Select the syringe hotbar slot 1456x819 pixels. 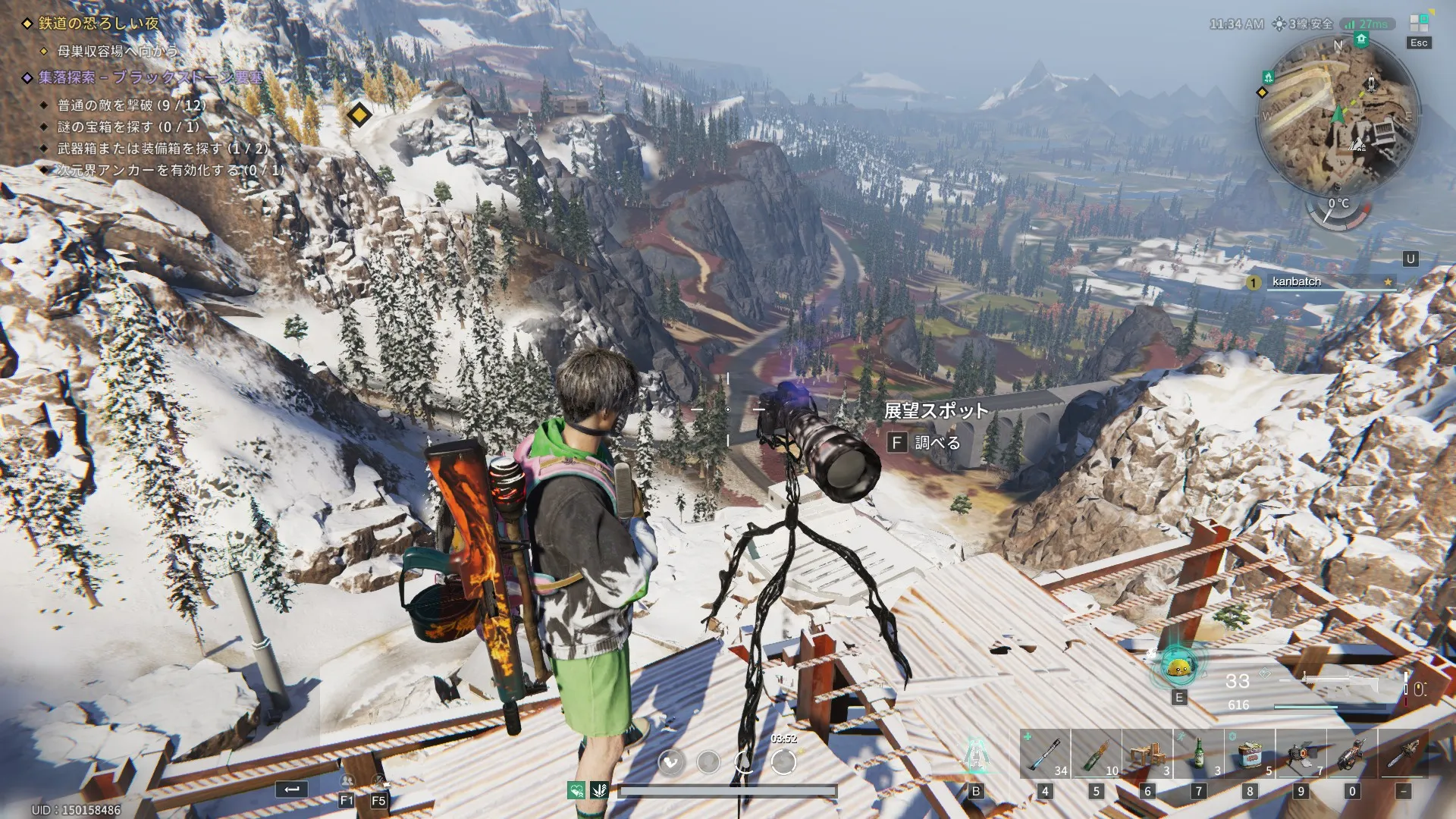pos(1045,754)
